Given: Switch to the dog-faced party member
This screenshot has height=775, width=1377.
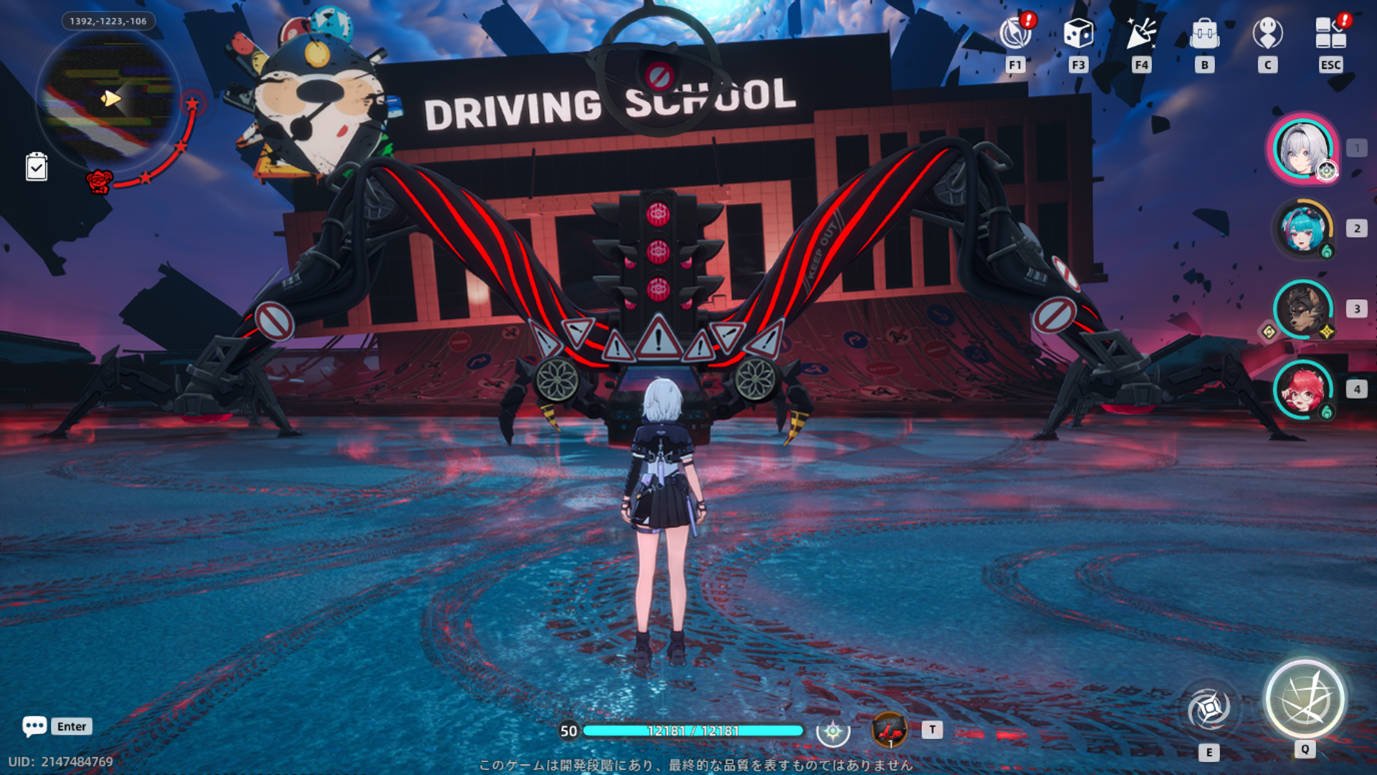Looking at the screenshot, I should pos(1303,309).
